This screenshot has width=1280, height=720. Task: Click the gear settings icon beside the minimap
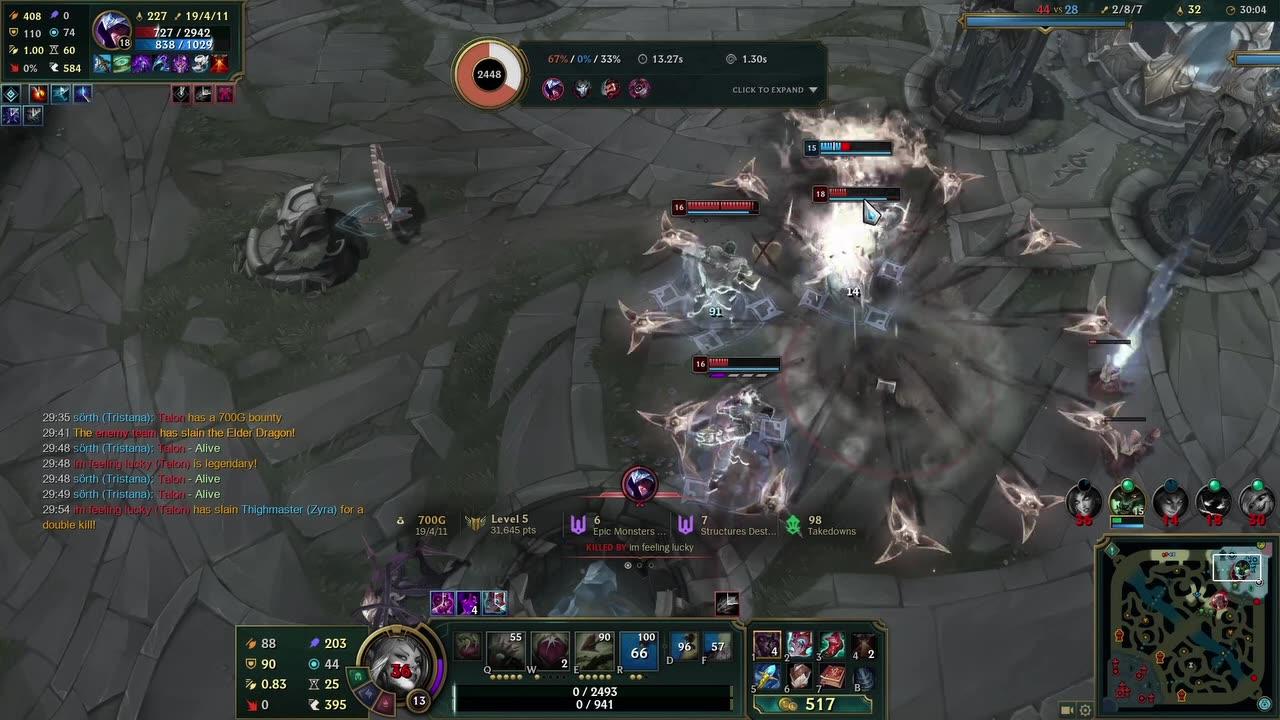(x=1086, y=710)
